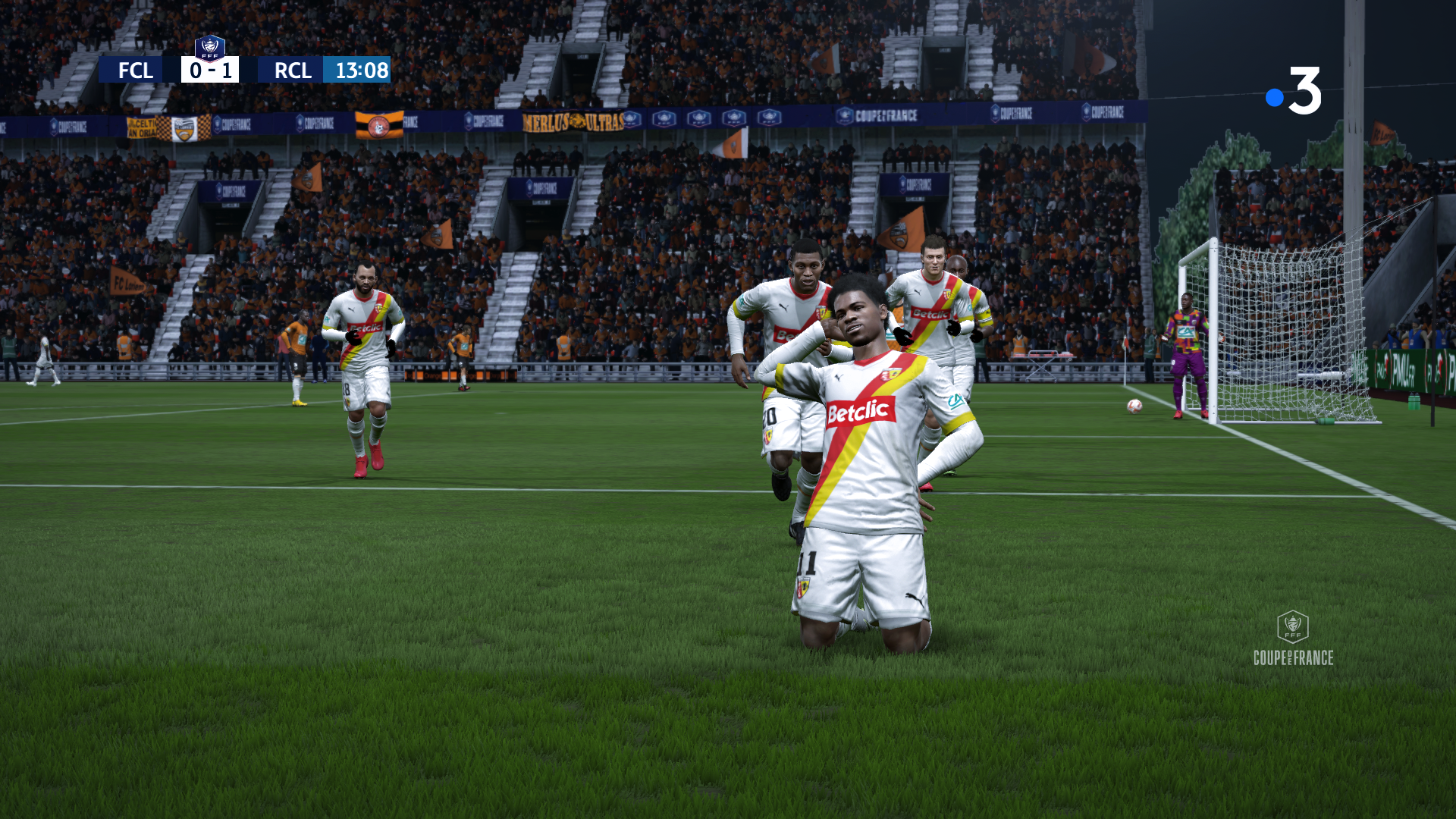The height and width of the screenshot is (819, 1456).
Task: Click the ball lying near the goalpost
Action: pos(1134,407)
